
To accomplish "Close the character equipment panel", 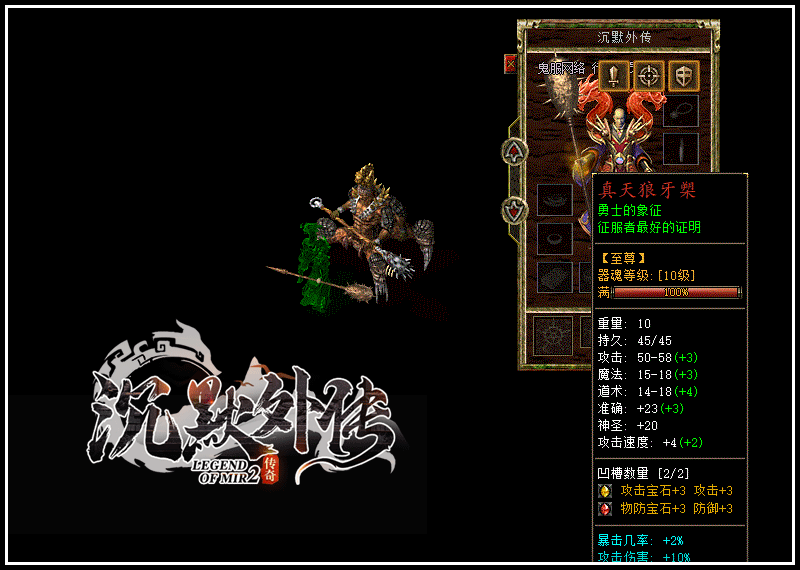I will pyautogui.click(x=510, y=64).
